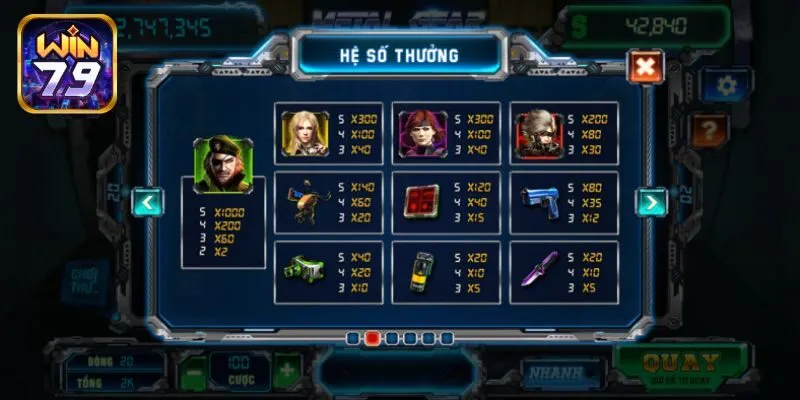The image size is (800, 400).
Task: Click the Win79 logo
Action: [66, 62]
